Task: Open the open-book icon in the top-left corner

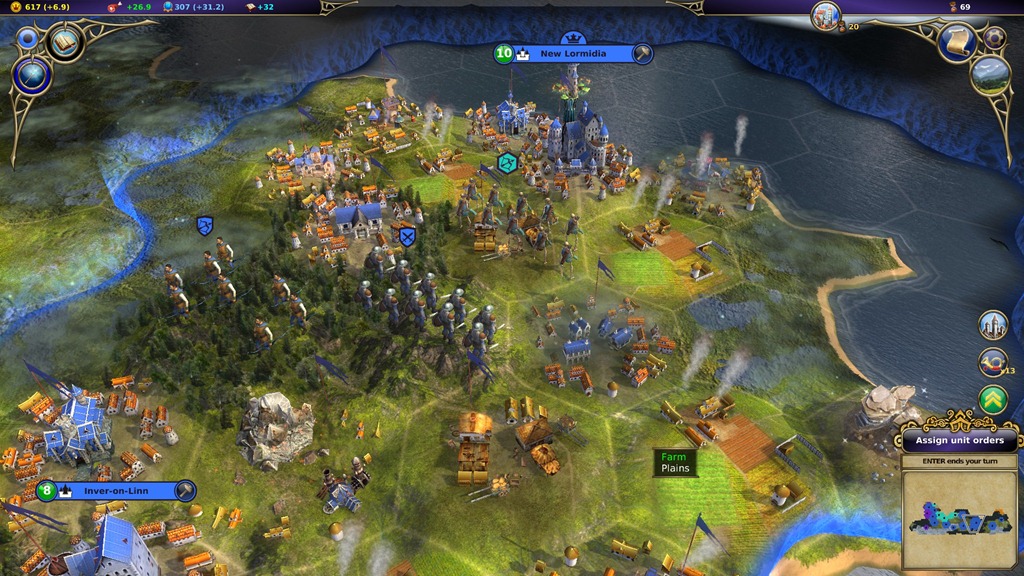Action: coord(66,42)
